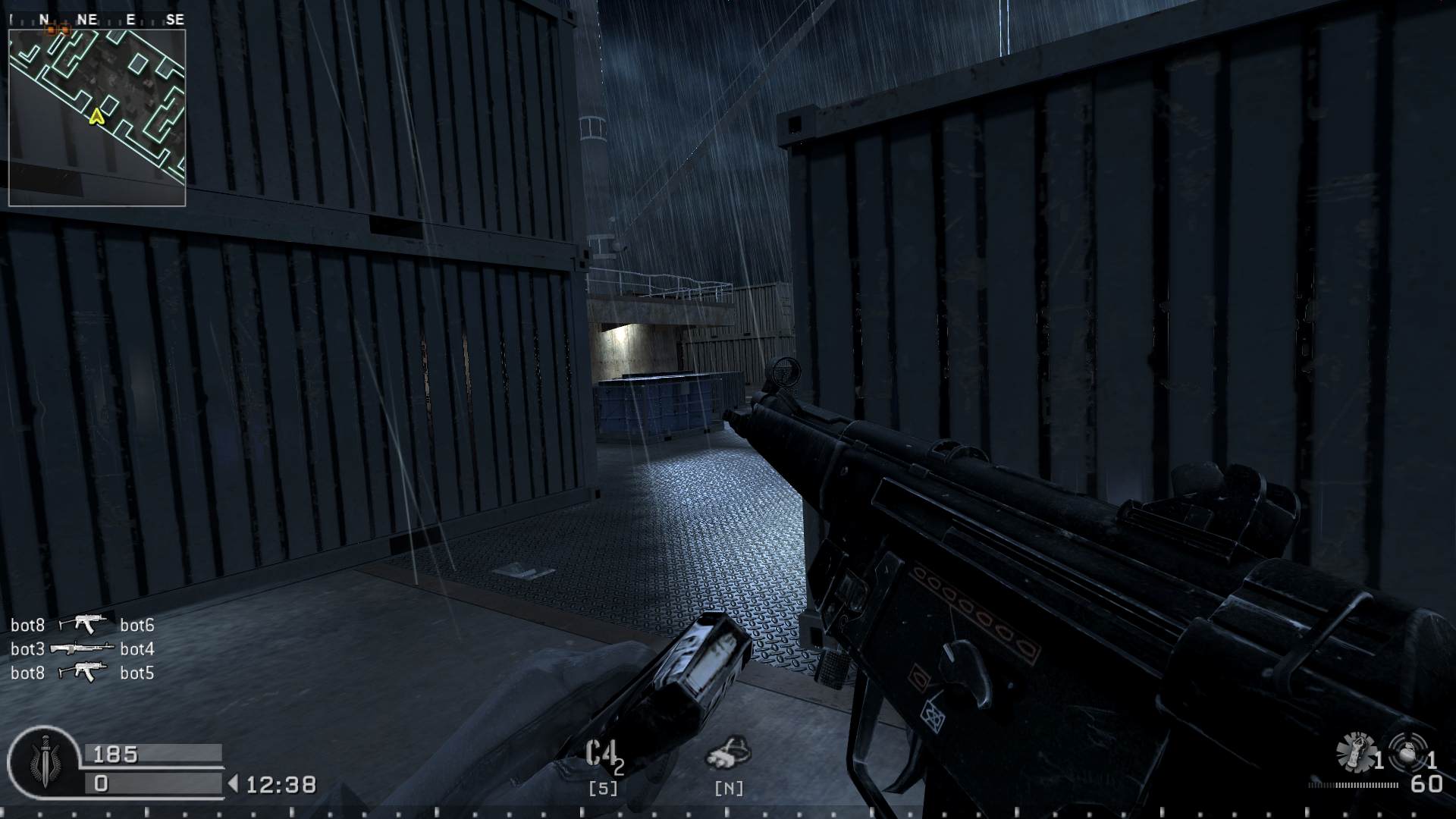Click the bot6 name in the killfeed
1456x819 pixels.
pos(136,624)
